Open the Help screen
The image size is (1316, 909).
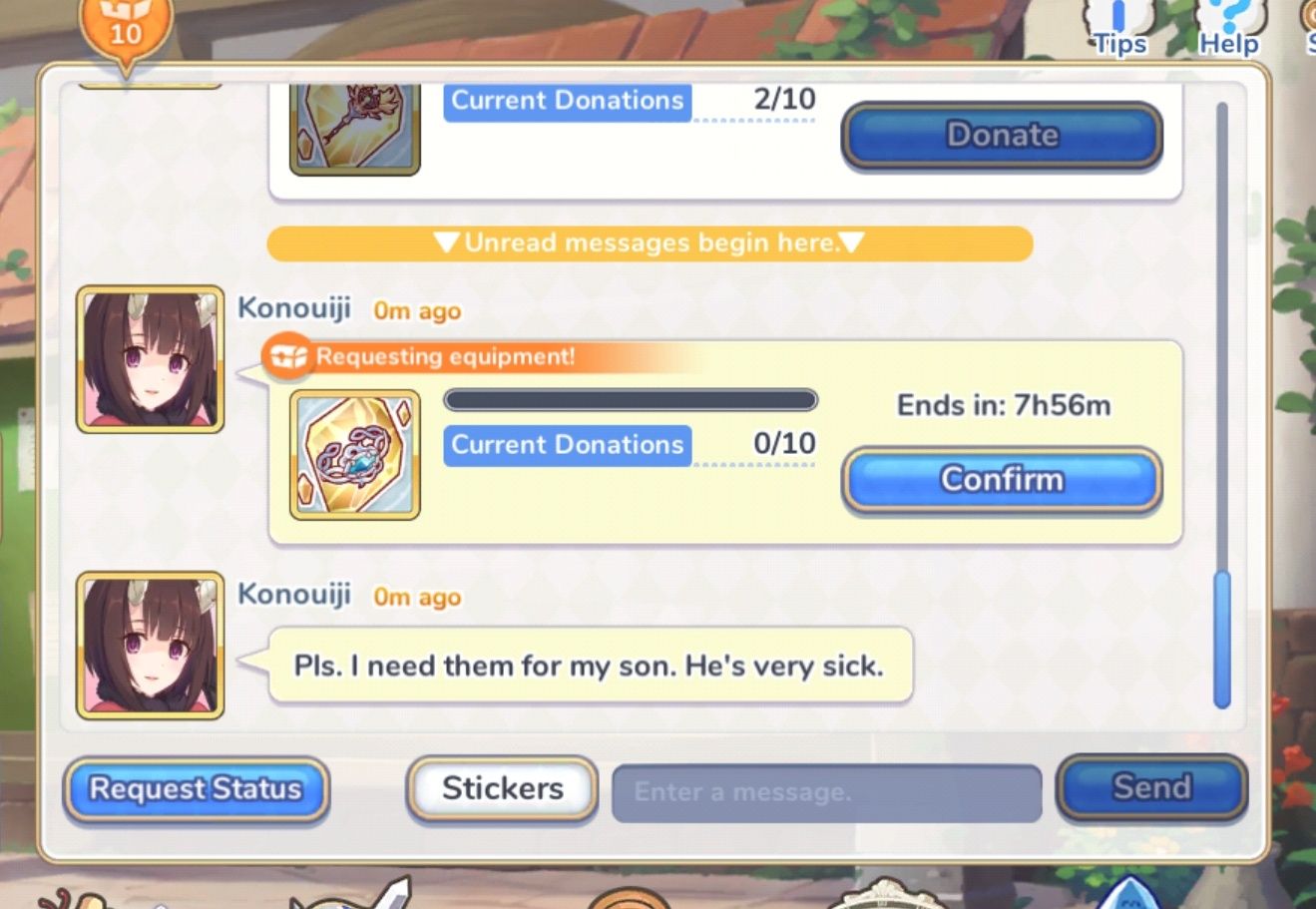[1228, 25]
